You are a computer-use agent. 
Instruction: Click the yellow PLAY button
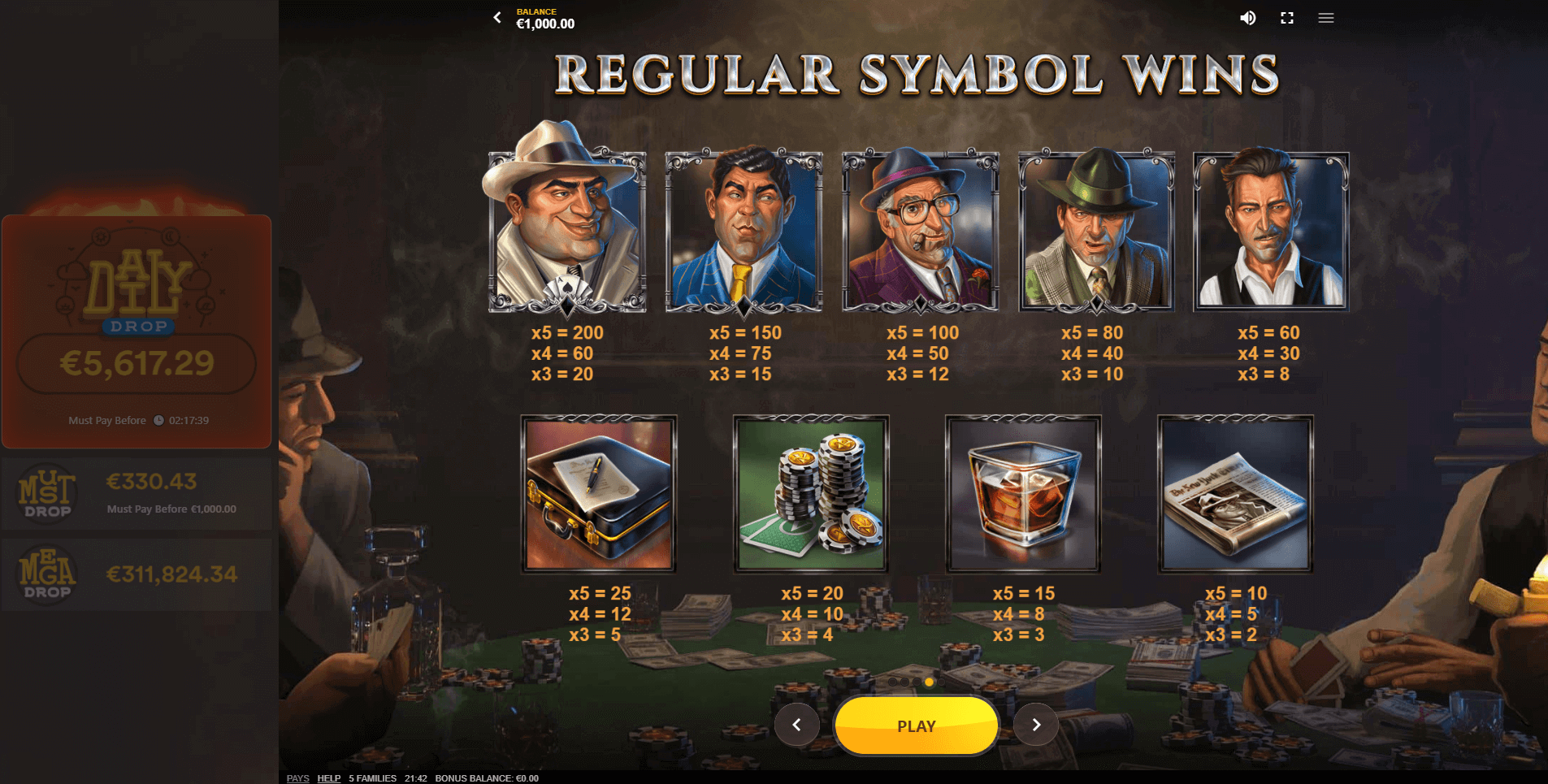(x=916, y=726)
